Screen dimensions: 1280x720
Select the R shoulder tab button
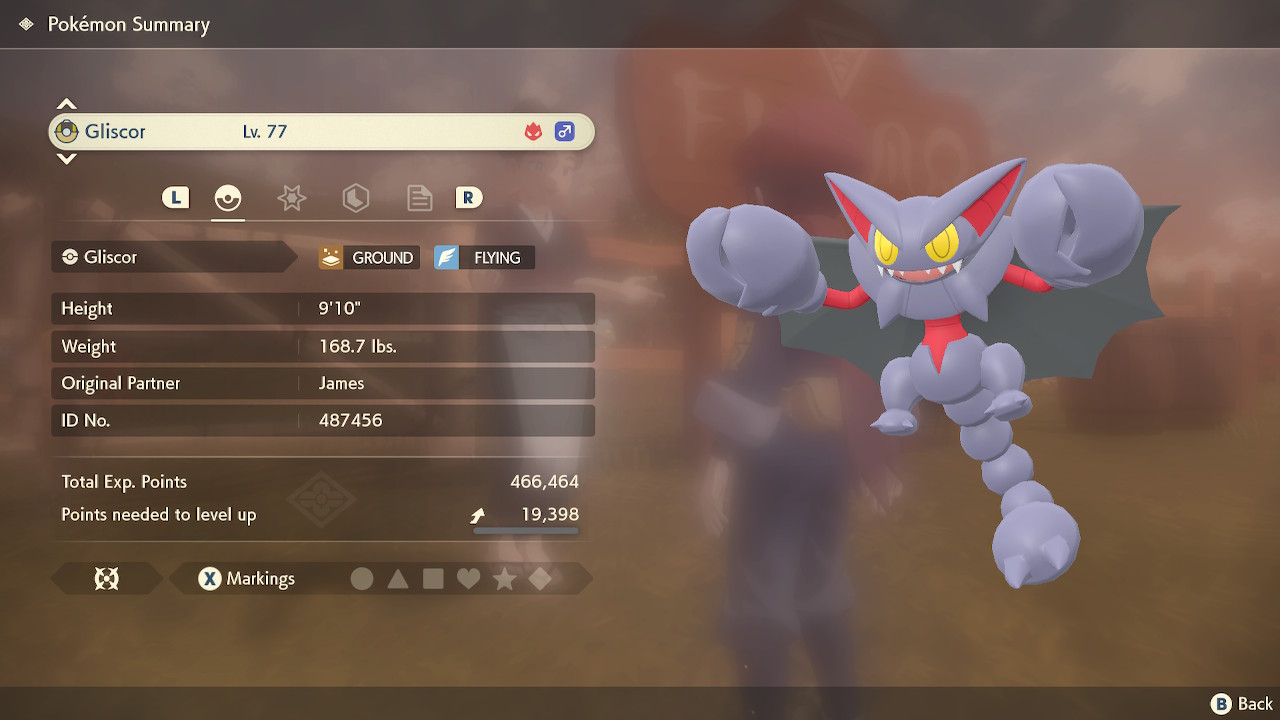coord(469,198)
